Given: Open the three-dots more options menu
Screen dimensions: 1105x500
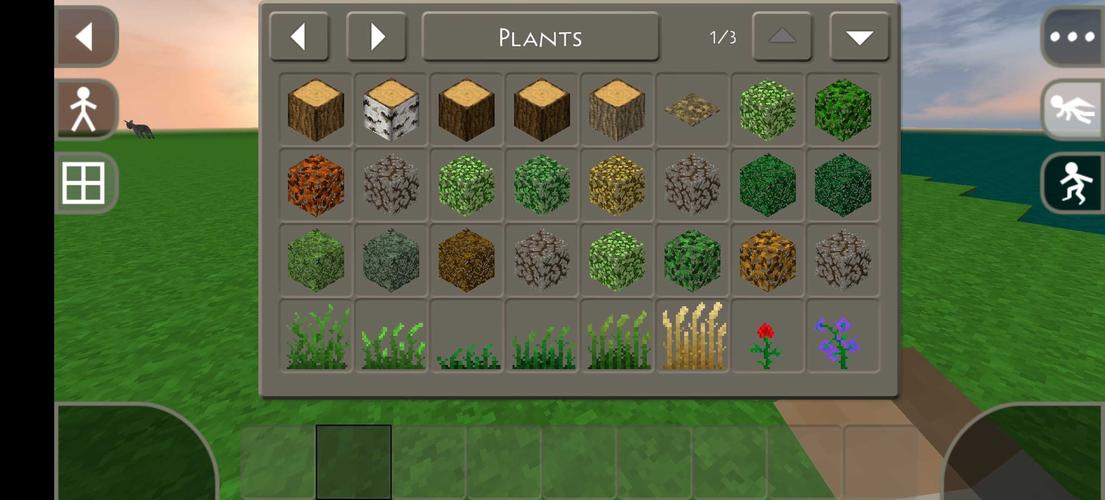Looking at the screenshot, I should coord(1072,38).
